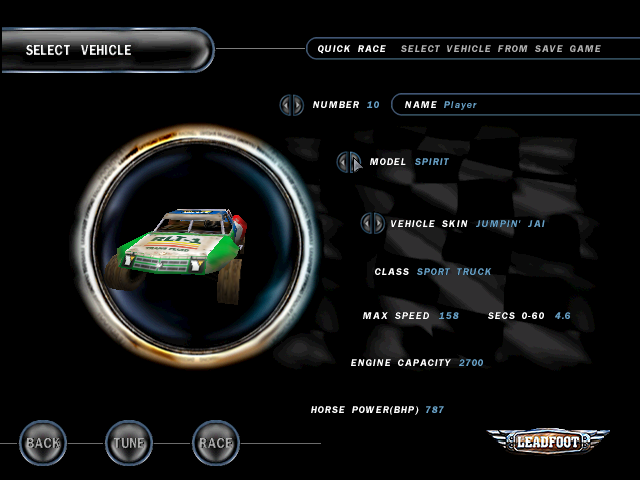Open the TUNE vehicle screen
The height and width of the screenshot is (480, 640).
pyautogui.click(x=129, y=442)
